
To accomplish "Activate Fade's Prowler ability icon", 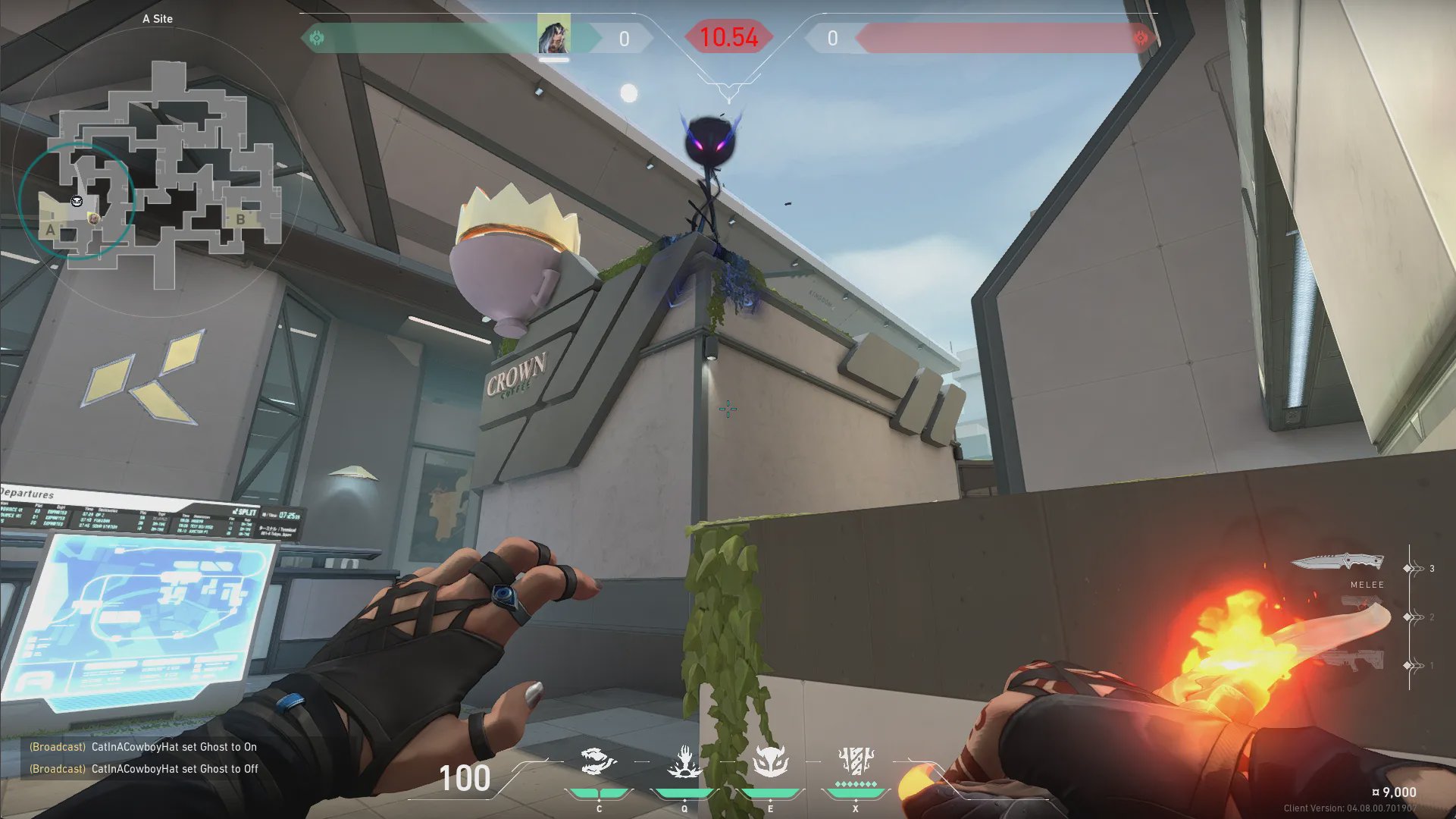I will click(598, 762).
